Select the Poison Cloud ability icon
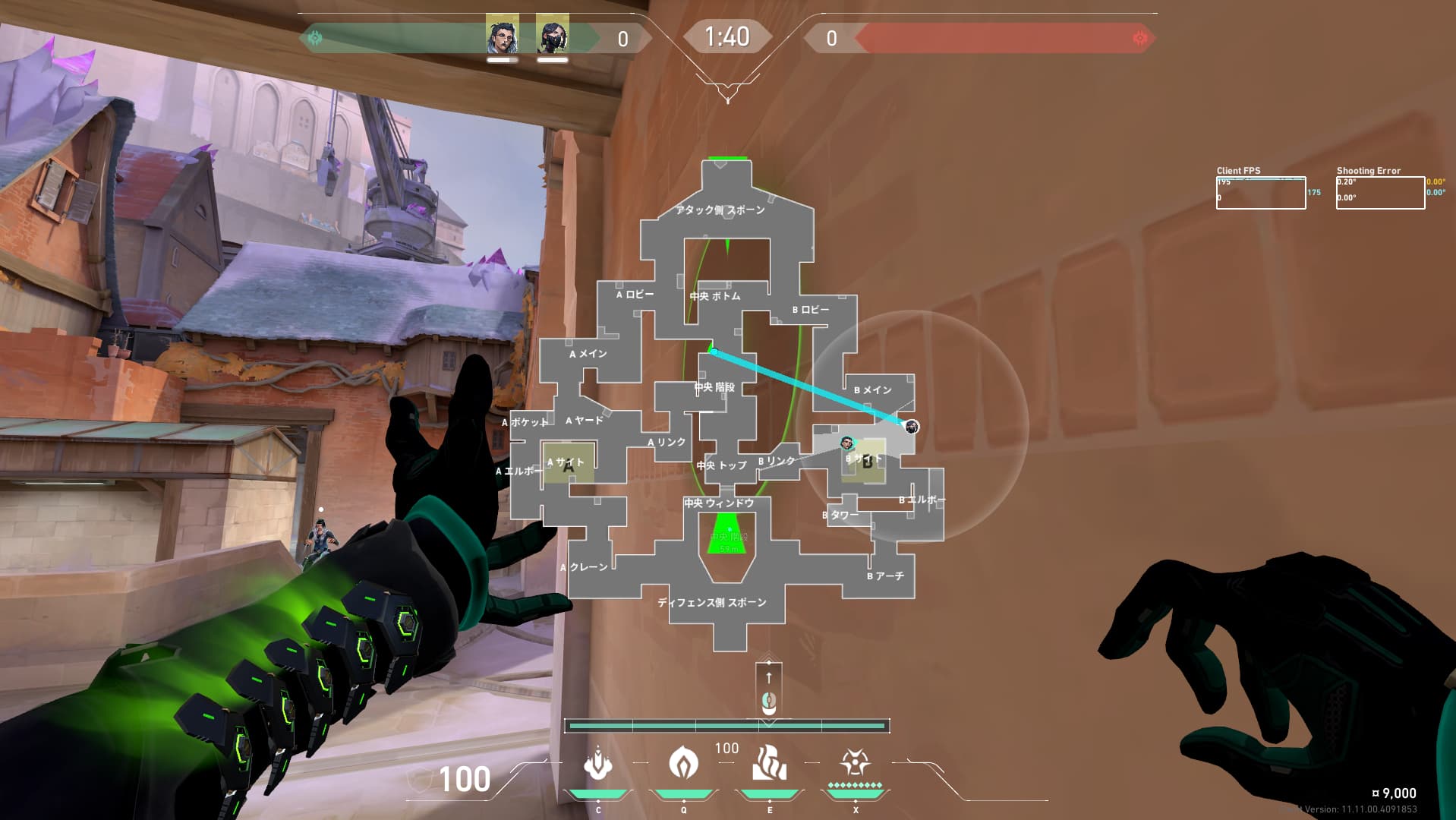Screen dimensions: 1456x820 683,762
